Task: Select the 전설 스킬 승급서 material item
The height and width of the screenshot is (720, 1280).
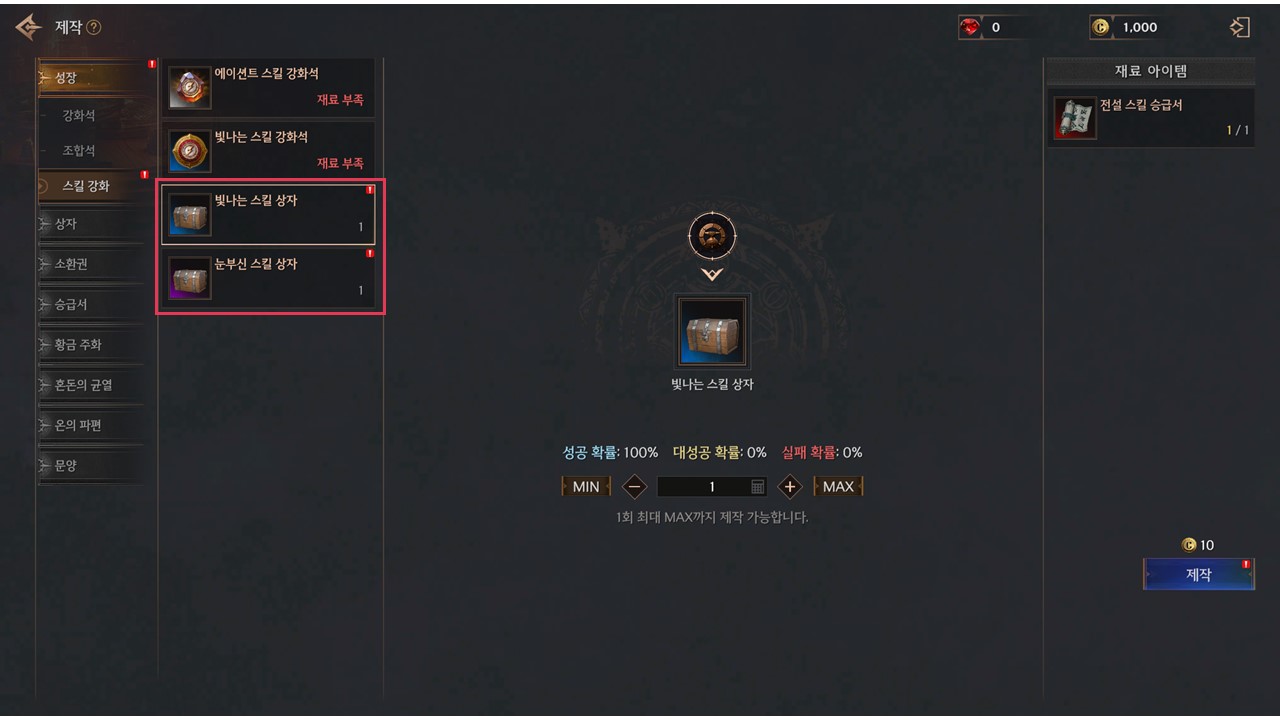Action: click(x=1152, y=118)
